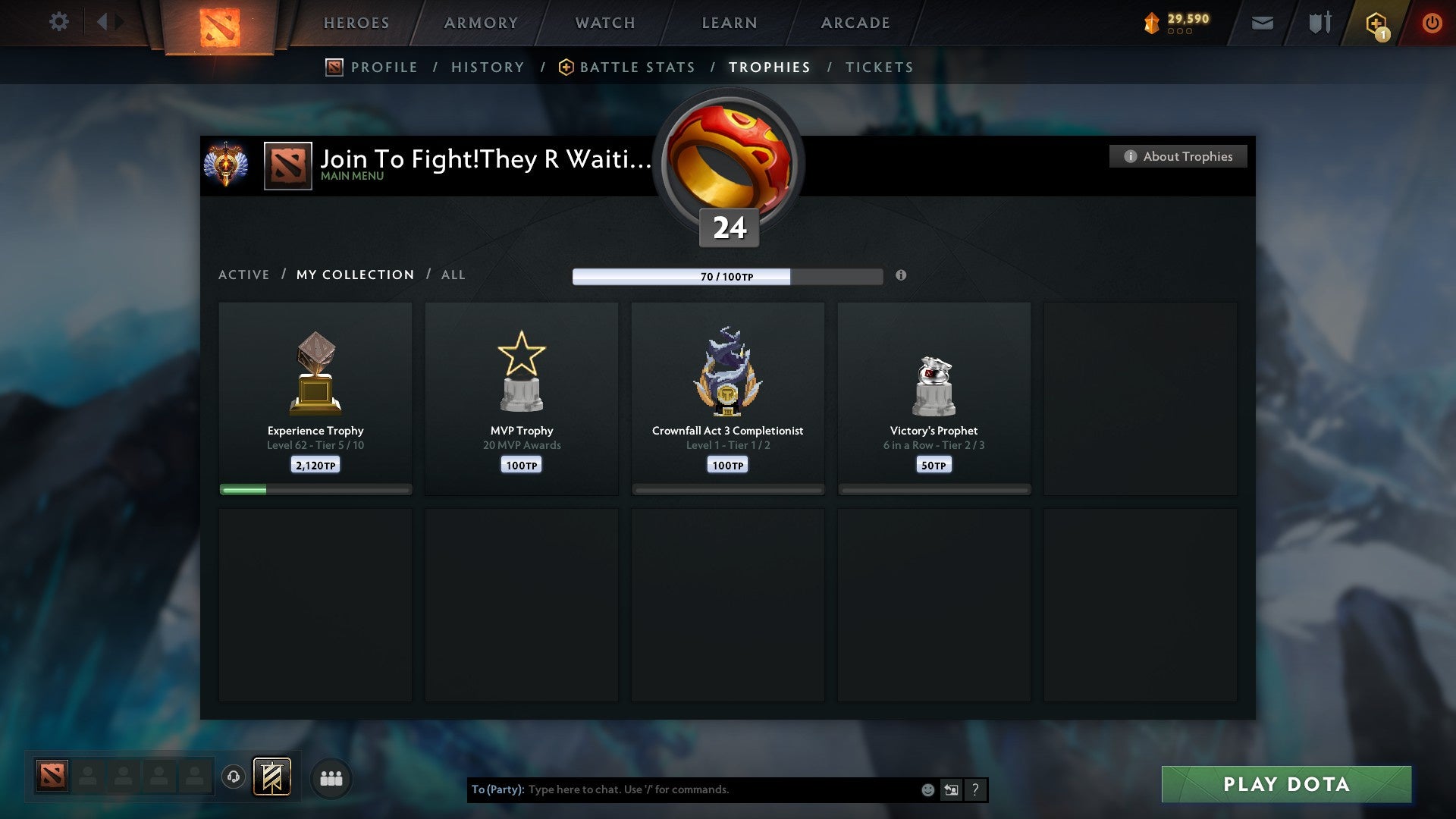The height and width of the screenshot is (819, 1456).
Task: Click the battle pass hexagon icon with notification
Action: coord(1376,23)
